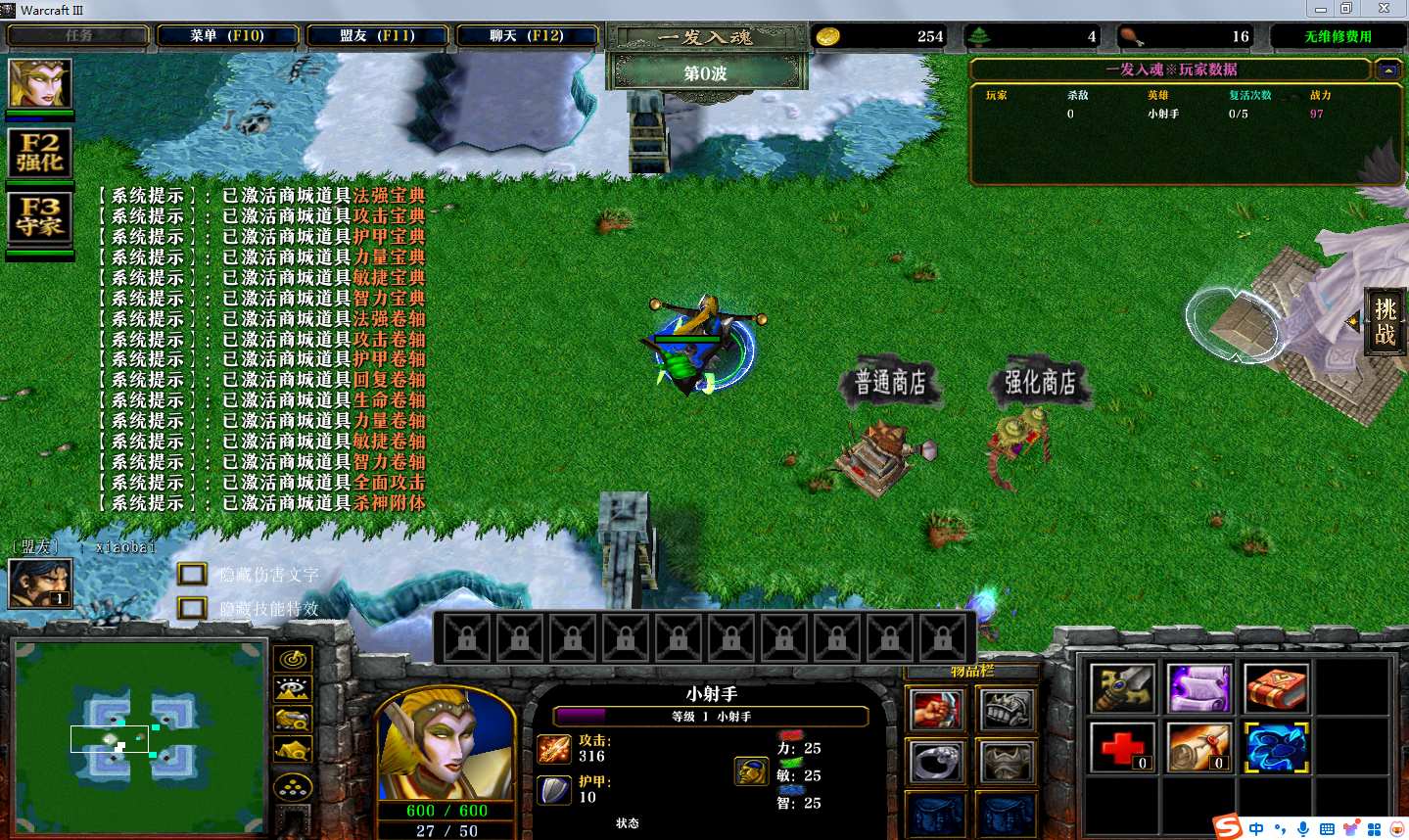
Task: Select the red fist with dagger inventory item
Action: (937, 710)
